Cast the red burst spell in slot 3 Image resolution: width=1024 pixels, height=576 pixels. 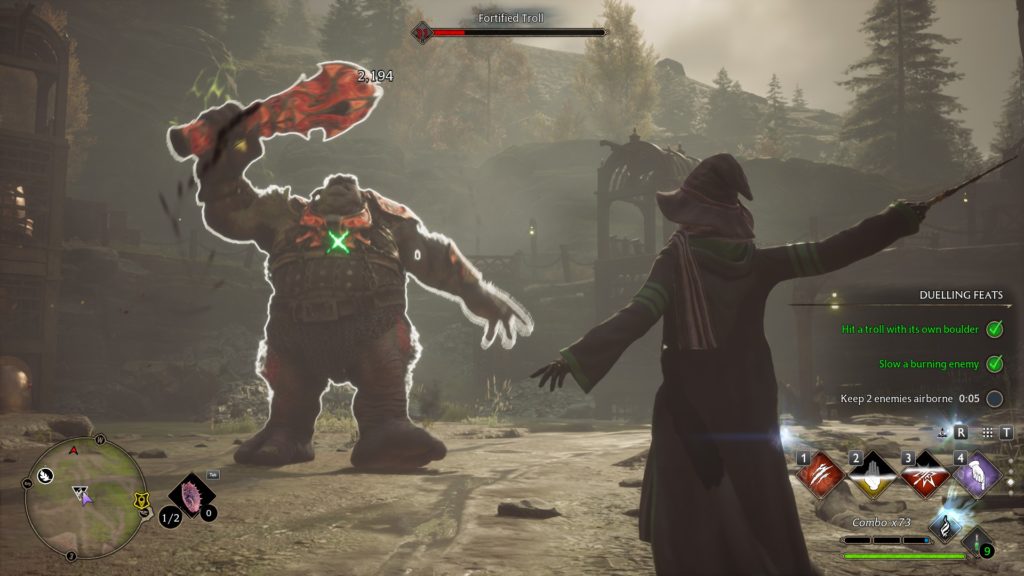pyautogui.click(x=924, y=474)
